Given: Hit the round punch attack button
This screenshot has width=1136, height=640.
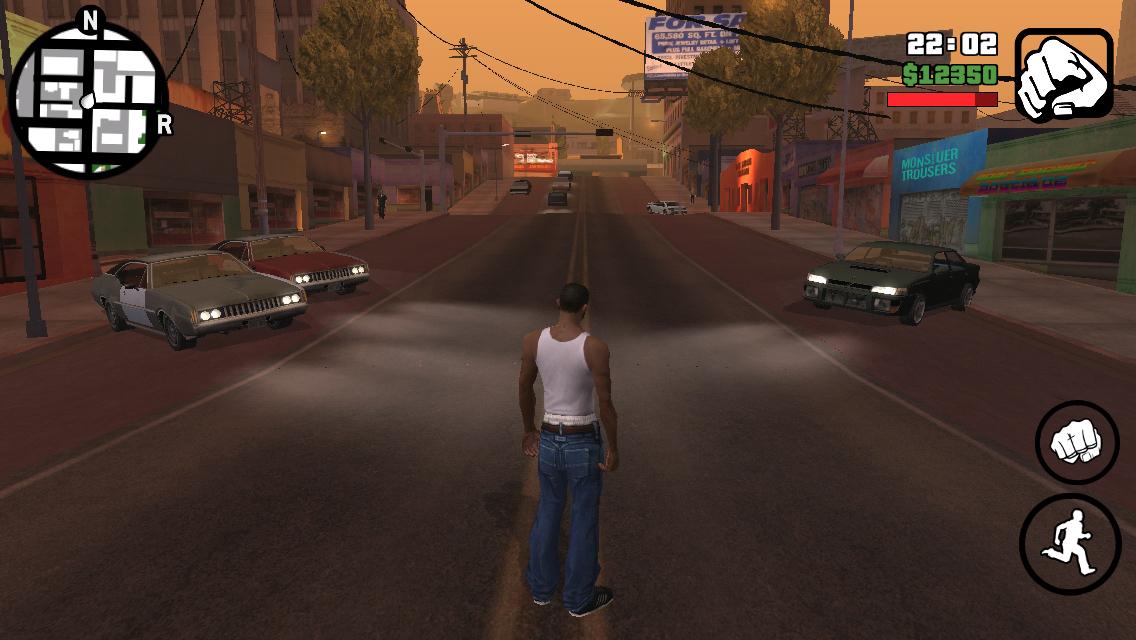Looking at the screenshot, I should point(1077,441).
